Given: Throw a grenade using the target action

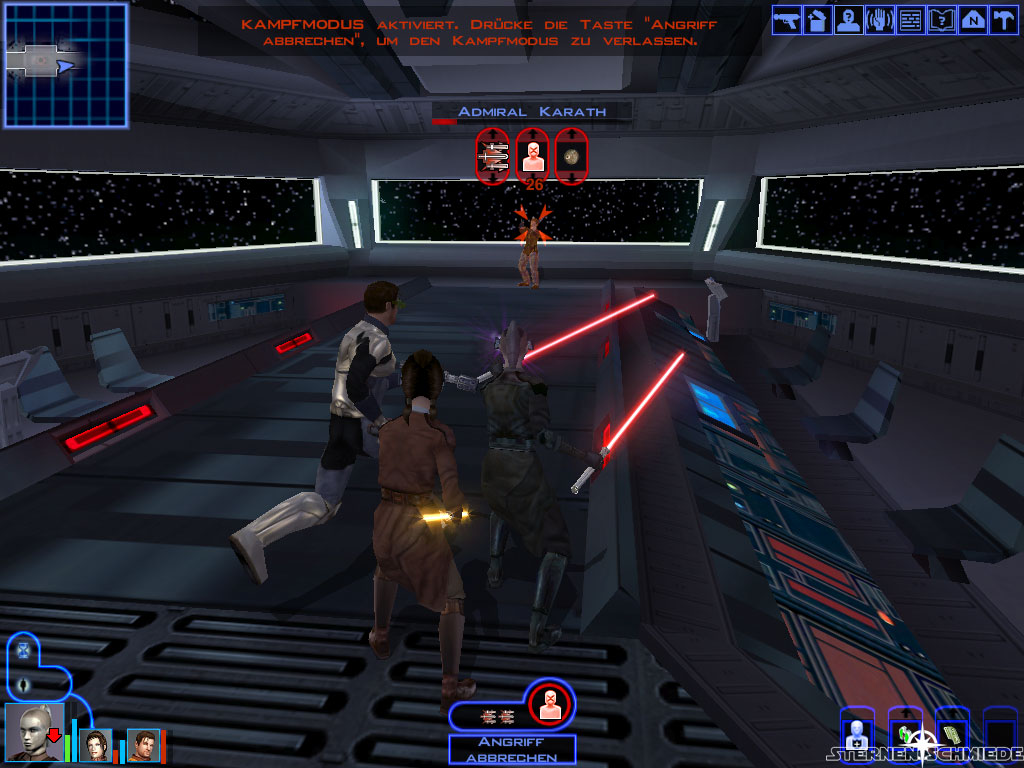Looking at the screenshot, I should [x=572, y=156].
